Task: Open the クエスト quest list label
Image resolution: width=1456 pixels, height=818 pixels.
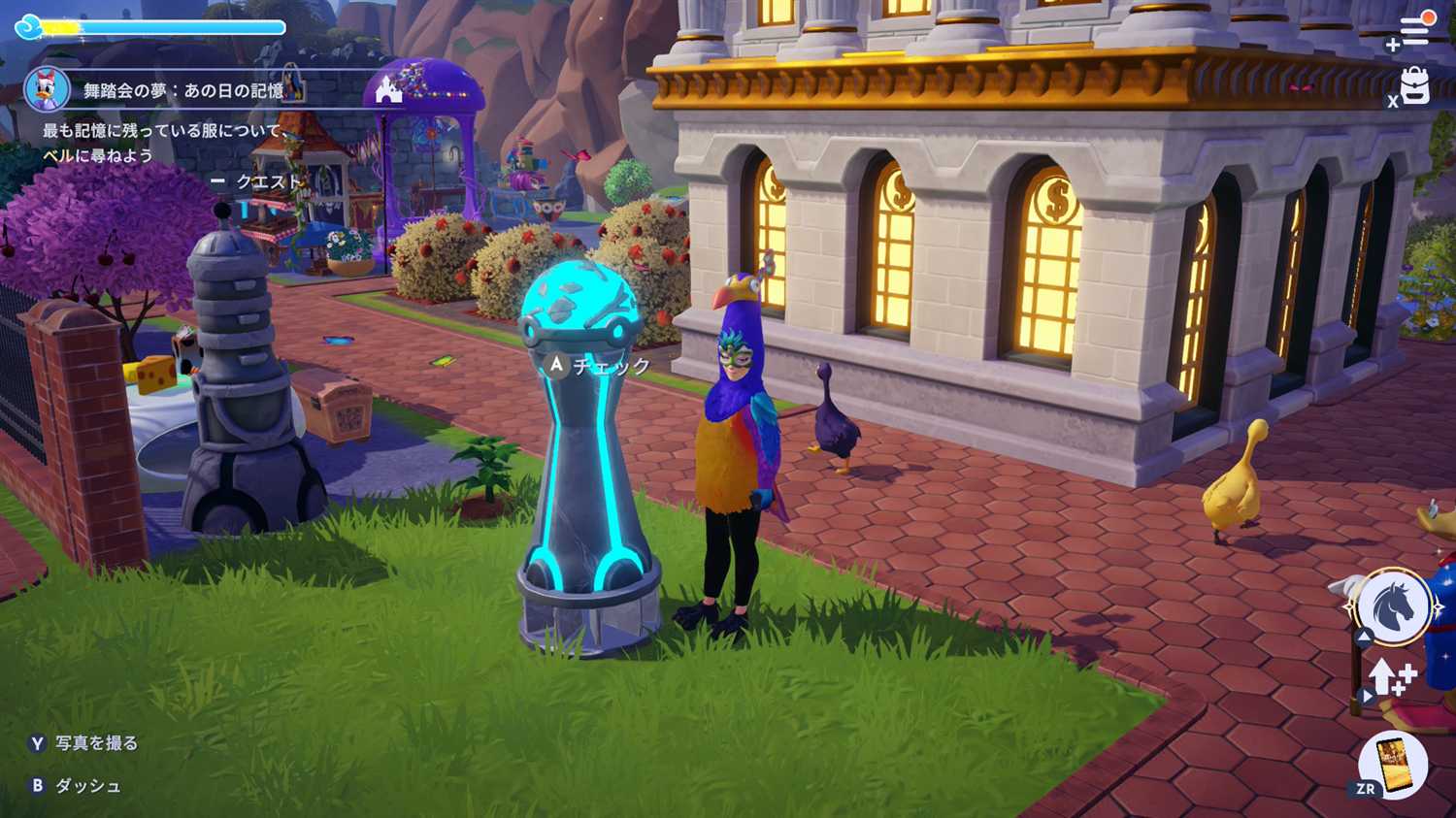Action: pos(268,181)
